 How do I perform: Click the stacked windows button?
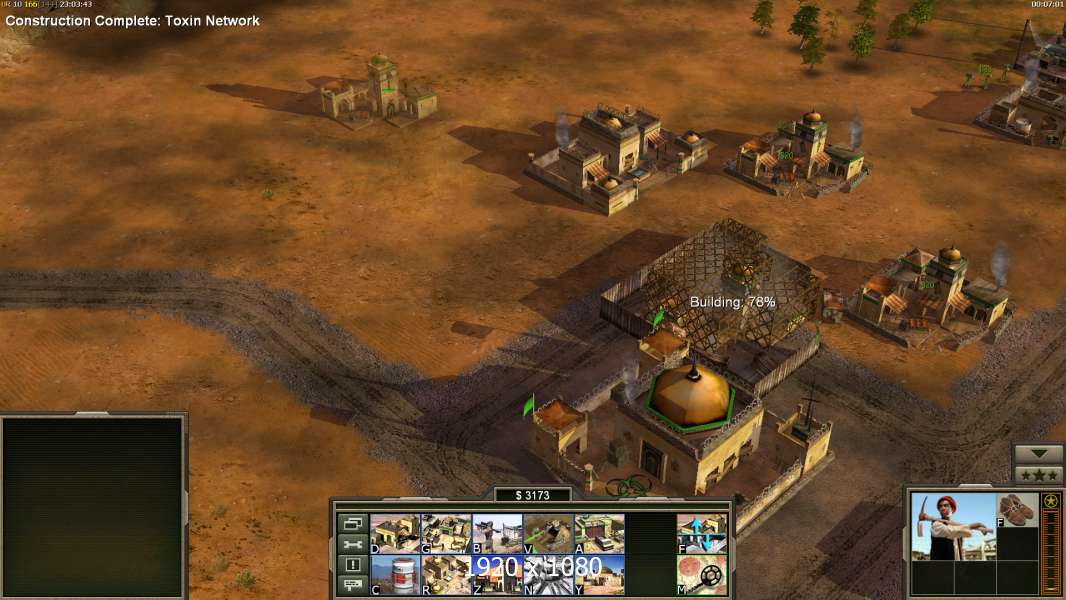click(x=353, y=523)
